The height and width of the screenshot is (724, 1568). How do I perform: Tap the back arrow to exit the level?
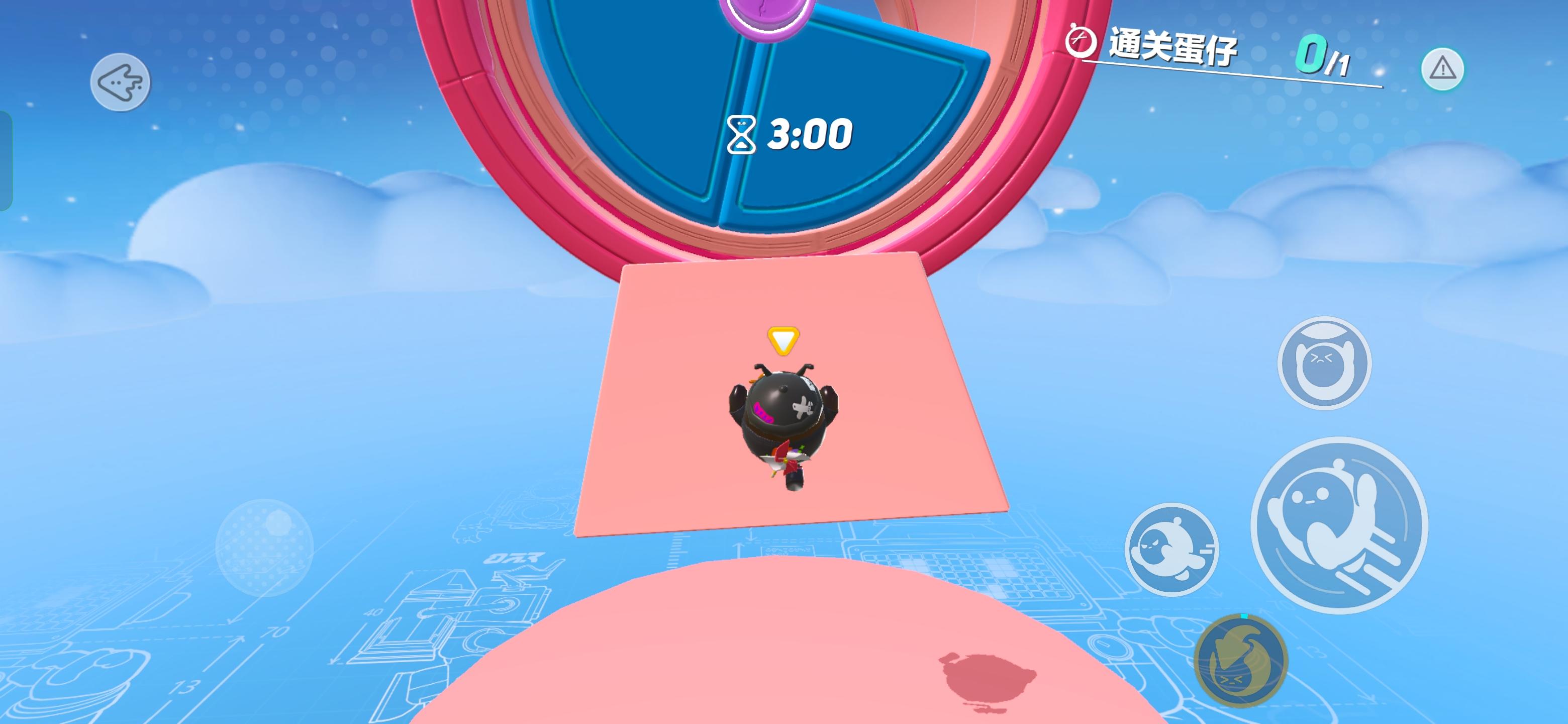click(x=122, y=82)
